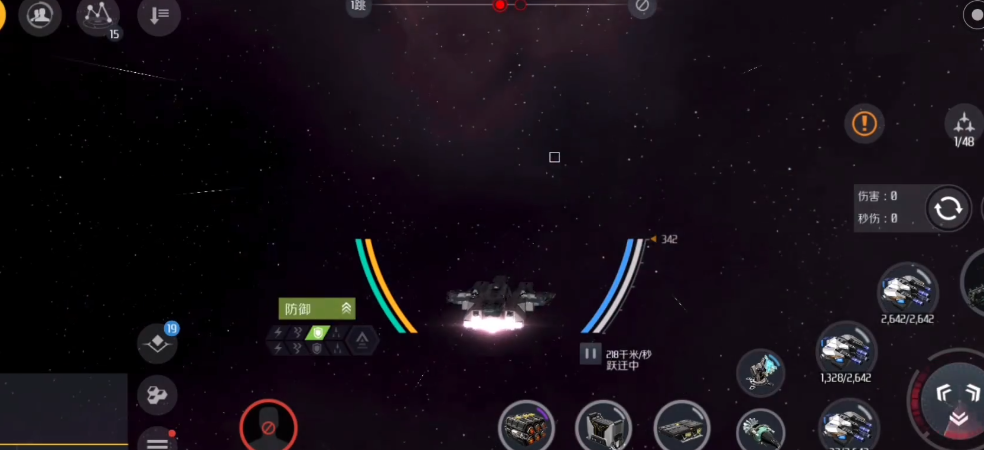The height and width of the screenshot is (450, 984).
Task: Tap the circle-slash icon on top bar
Action: pyautogui.click(x=642, y=7)
